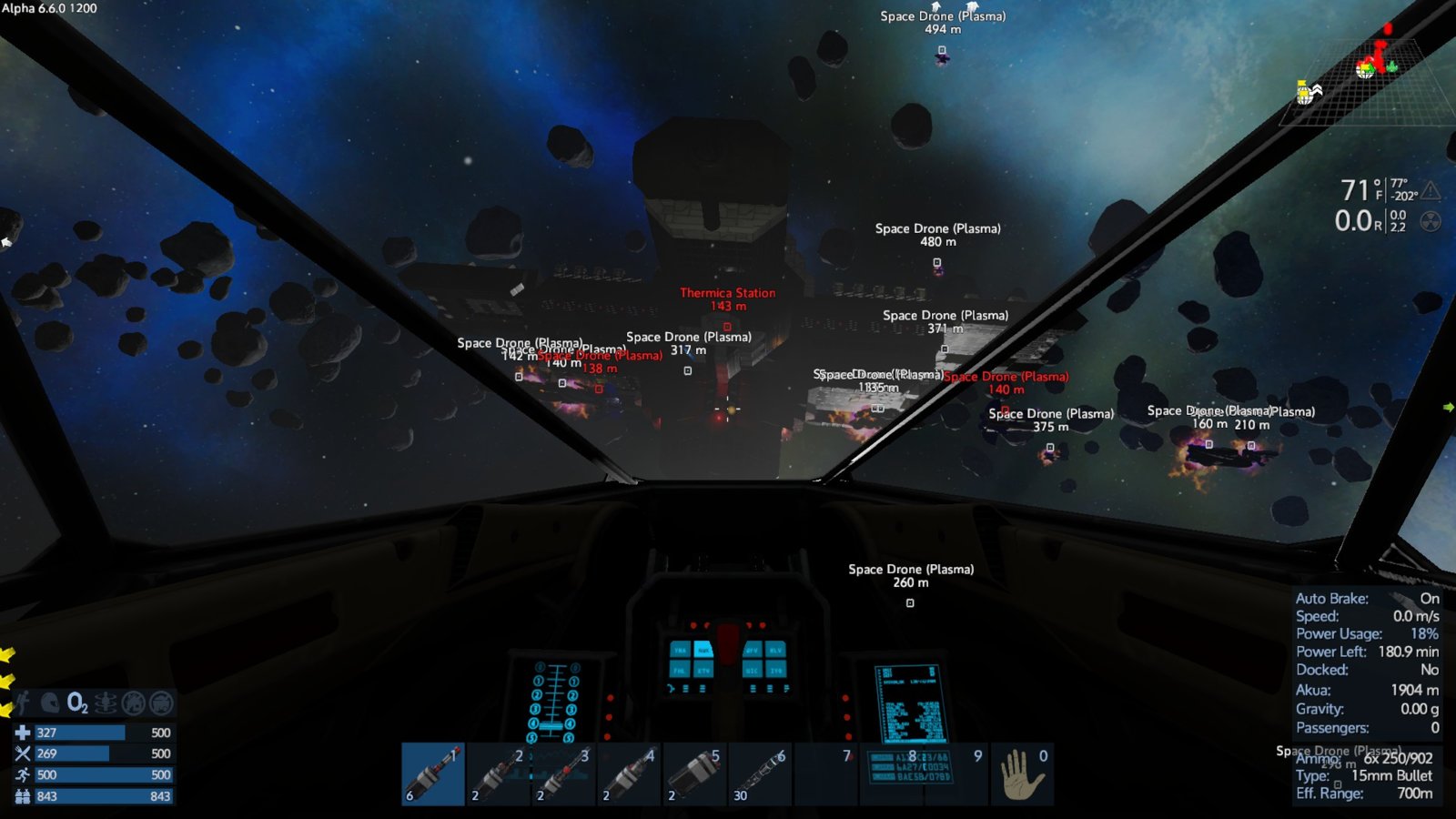The image size is (1456, 819).
Task: Choose hotbar slot 6 holding 30 items
Action: coord(761,774)
